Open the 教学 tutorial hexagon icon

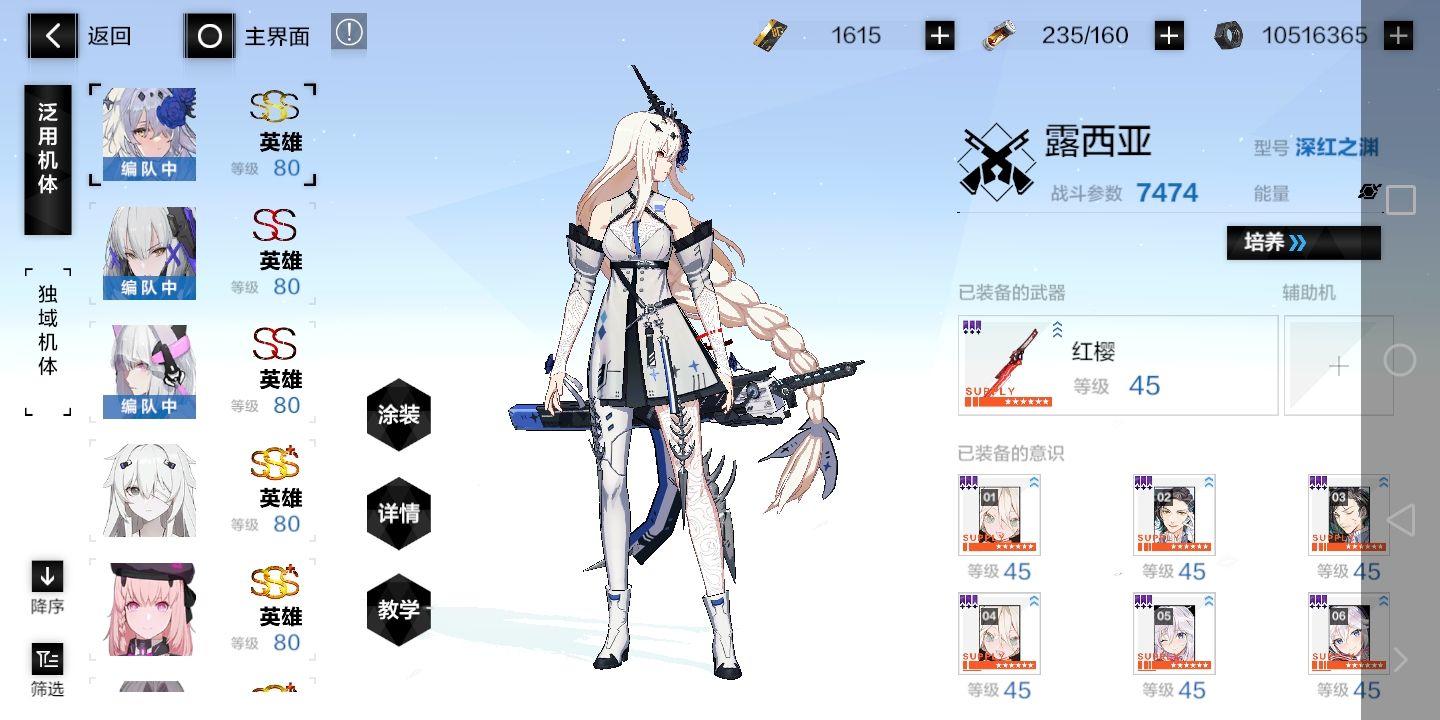pos(398,608)
